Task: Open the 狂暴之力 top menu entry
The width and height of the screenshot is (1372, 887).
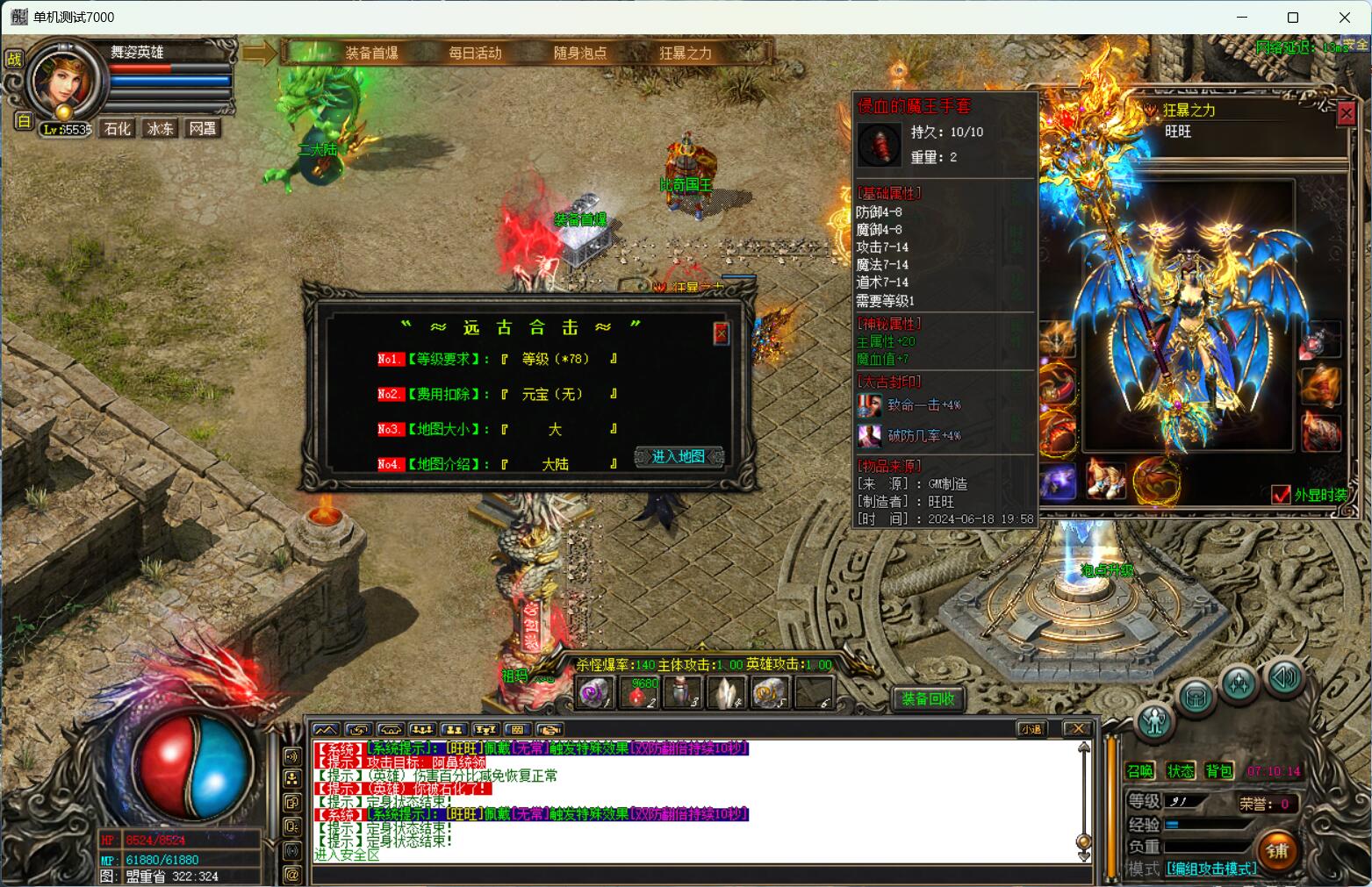Action: pyautogui.click(x=686, y=53)
